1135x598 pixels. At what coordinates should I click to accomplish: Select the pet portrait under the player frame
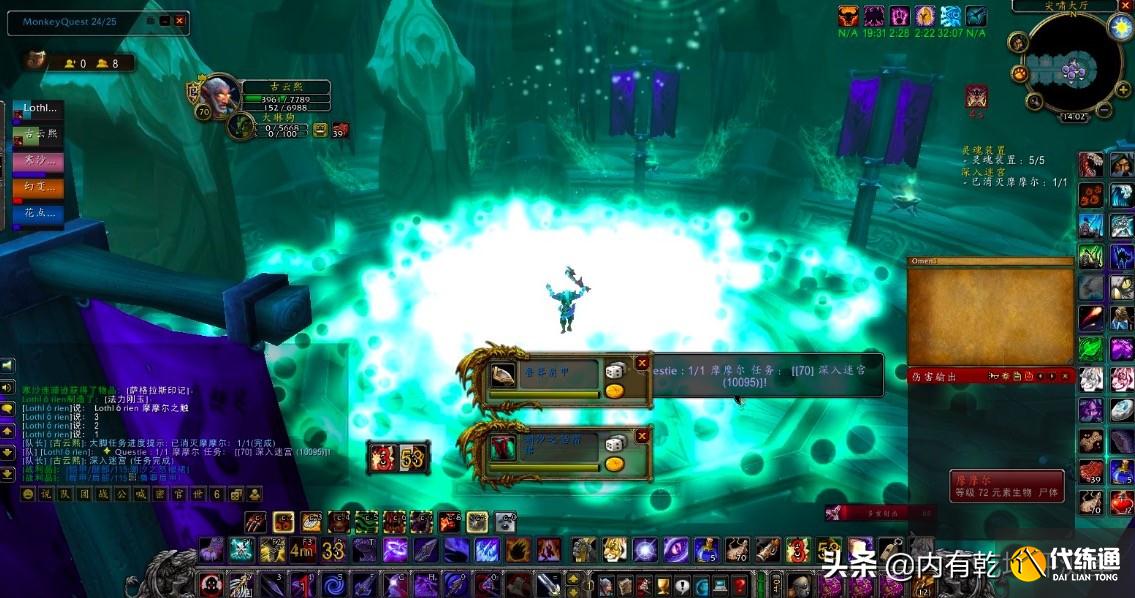point(241,126)
